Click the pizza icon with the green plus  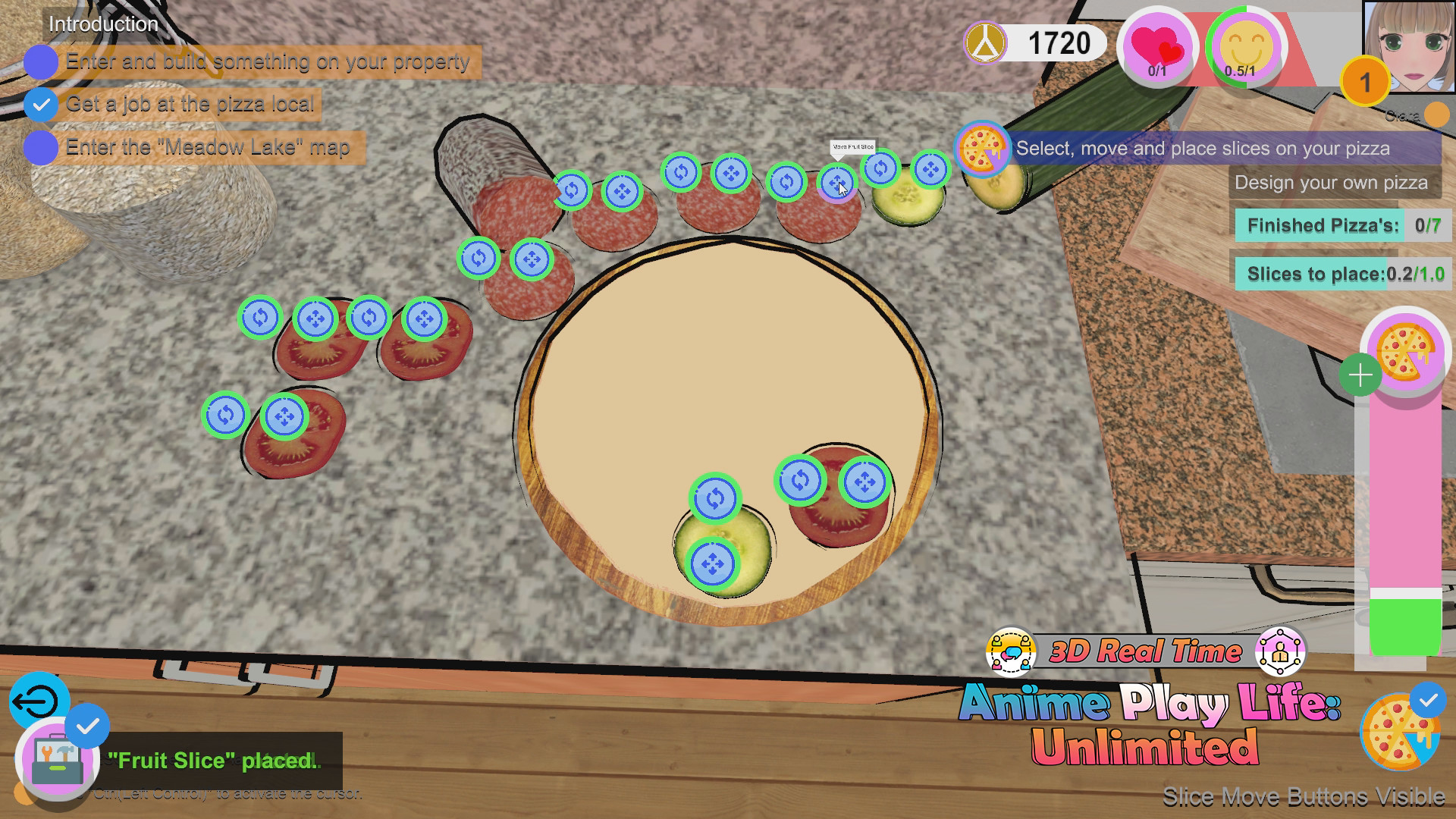[x=1404, y=355]
